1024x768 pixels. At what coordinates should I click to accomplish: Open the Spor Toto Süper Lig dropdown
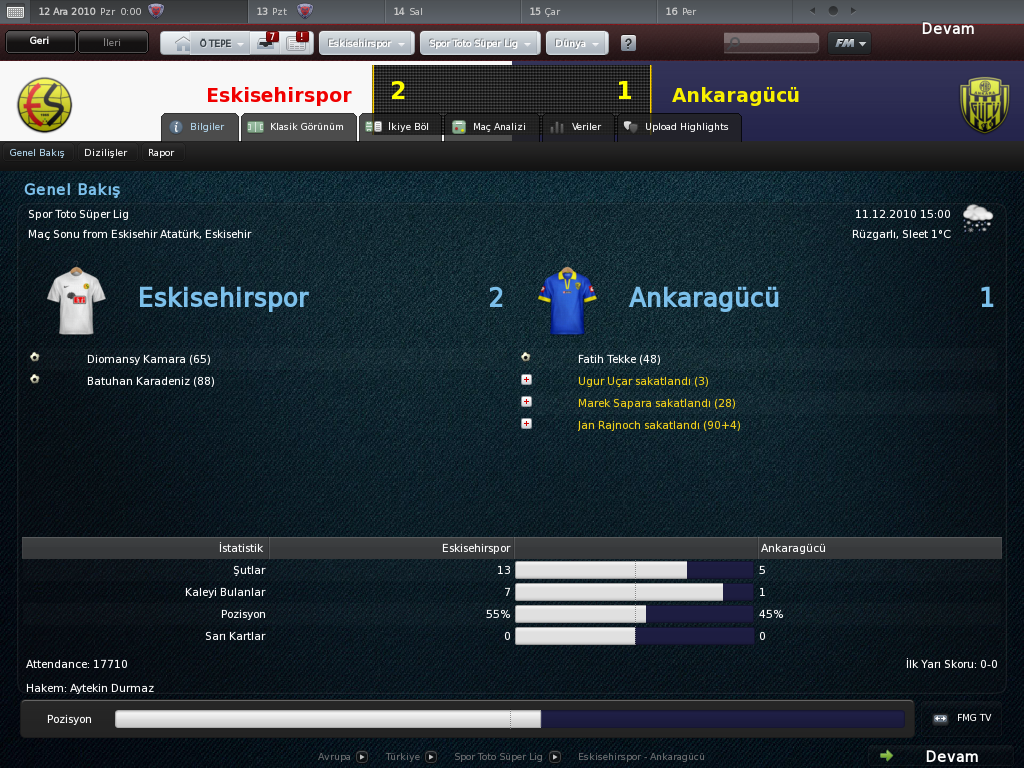pyautogui.click(x=482, y=44)
